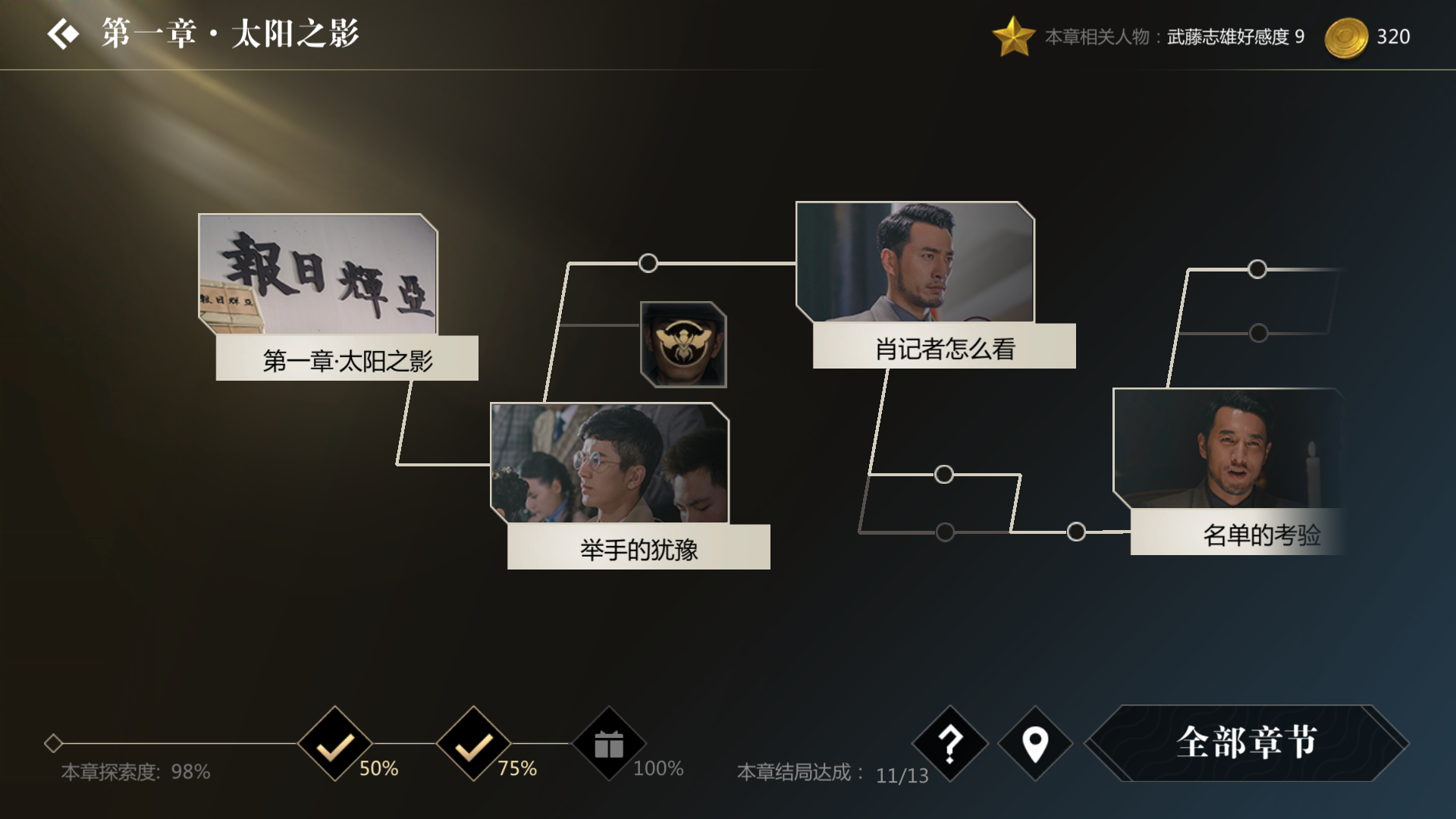This screenshot has width=1456, height=819.
Task: Click the unexplored node circle top right
Action: click(x=1258, y=267)
